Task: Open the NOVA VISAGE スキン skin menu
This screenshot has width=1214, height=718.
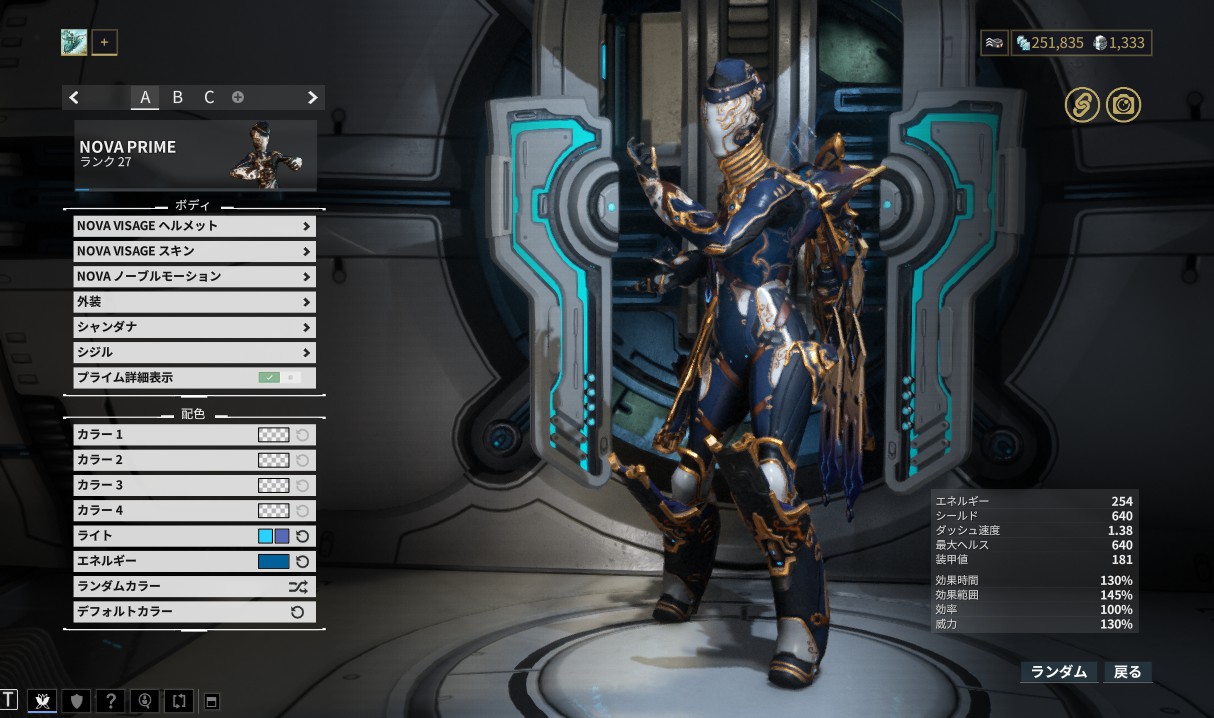Action: pyautogui.click(x=194, y=251)
